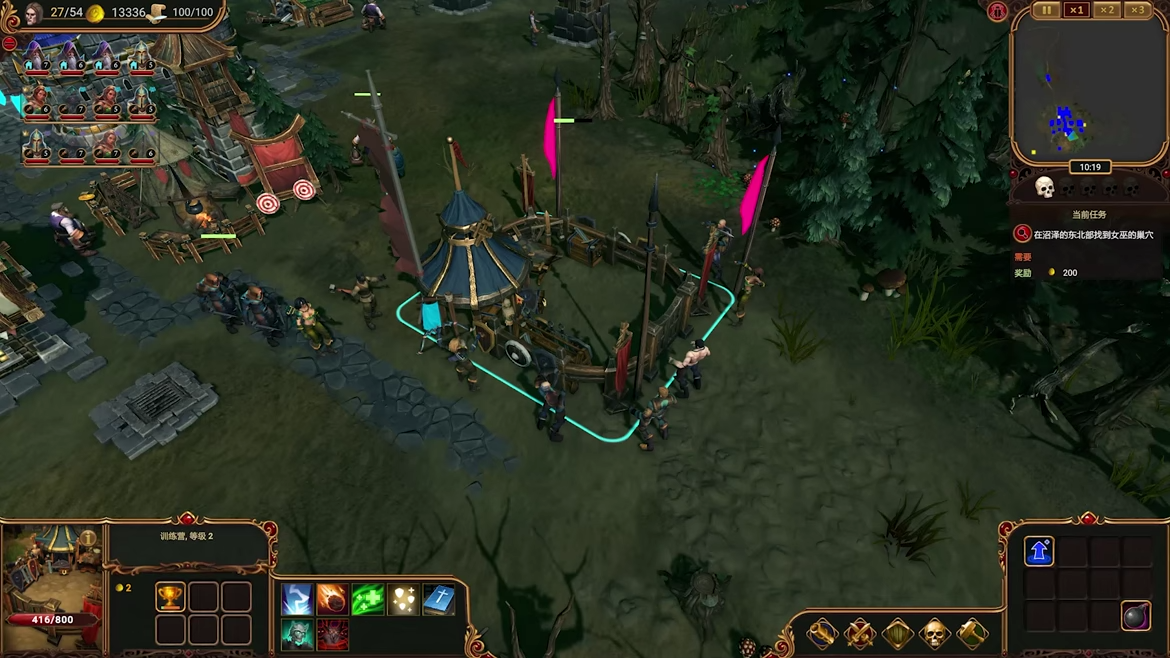Cast the lightning bolt spell
1170x658 pixels.
[297, 599]
